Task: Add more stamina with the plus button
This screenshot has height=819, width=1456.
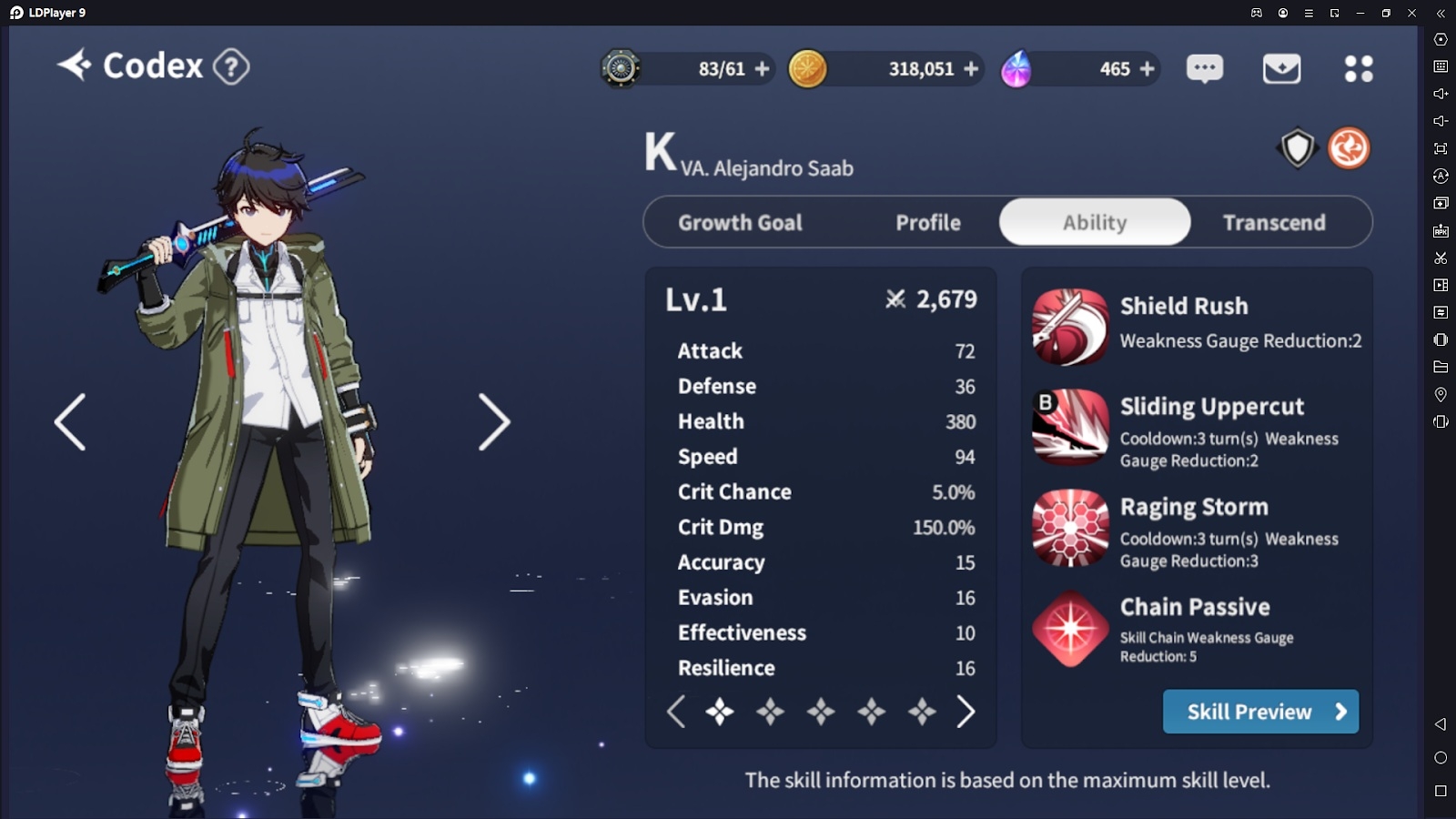Action: [x=763, y=68]
